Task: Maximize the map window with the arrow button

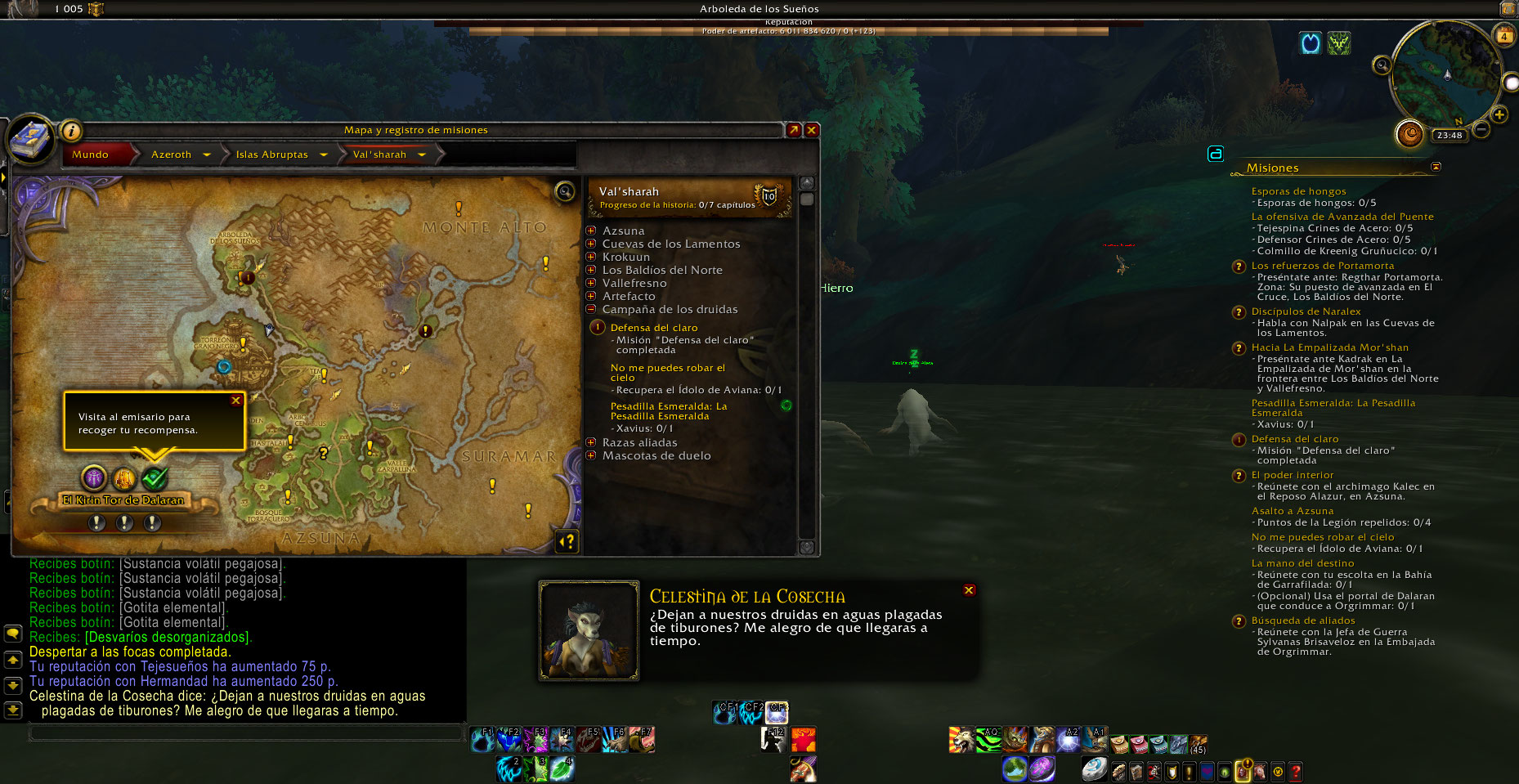Action: point(793,130)
